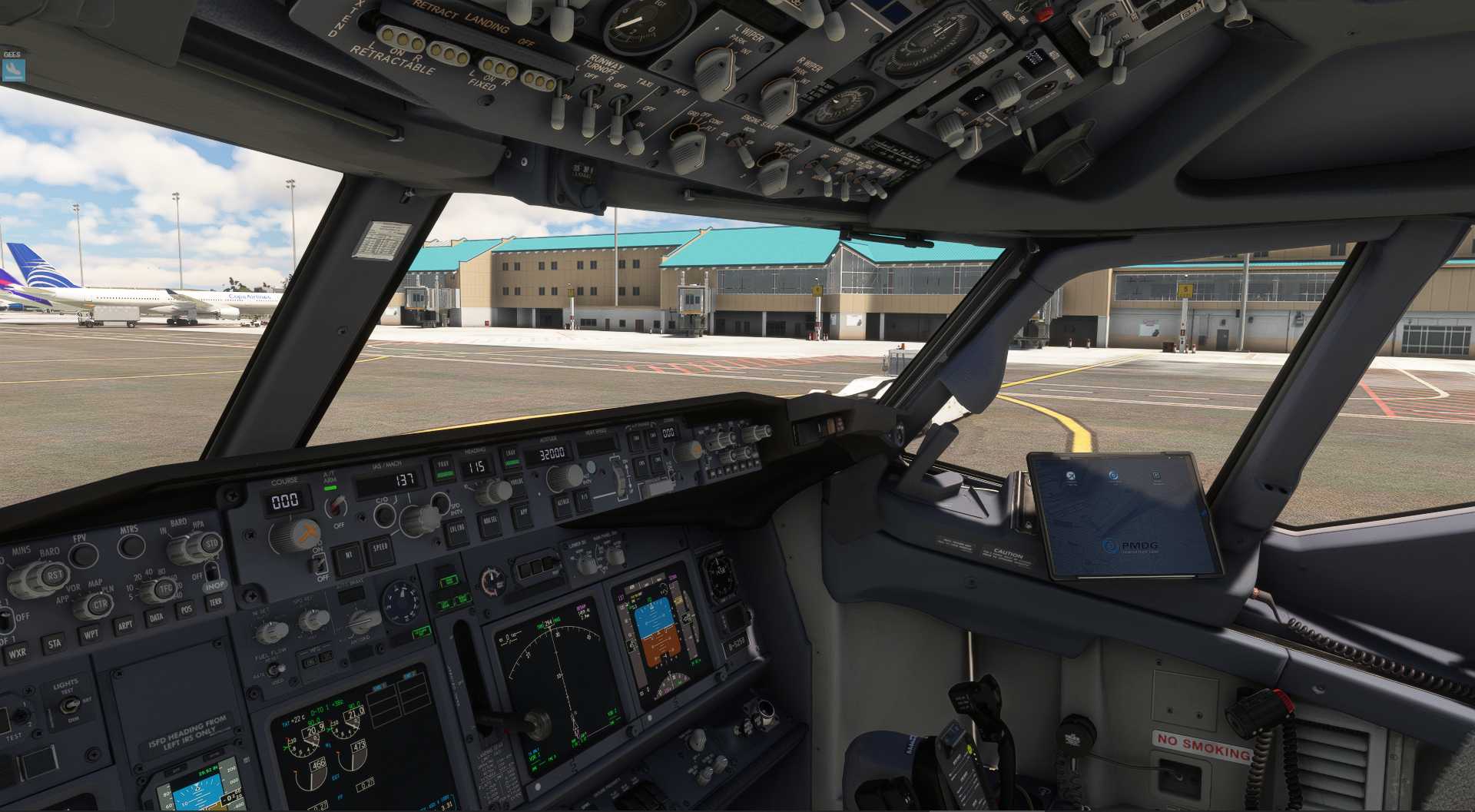
Task: Open the blue PMDG app on the tablet
Action: pos(1113,477)
